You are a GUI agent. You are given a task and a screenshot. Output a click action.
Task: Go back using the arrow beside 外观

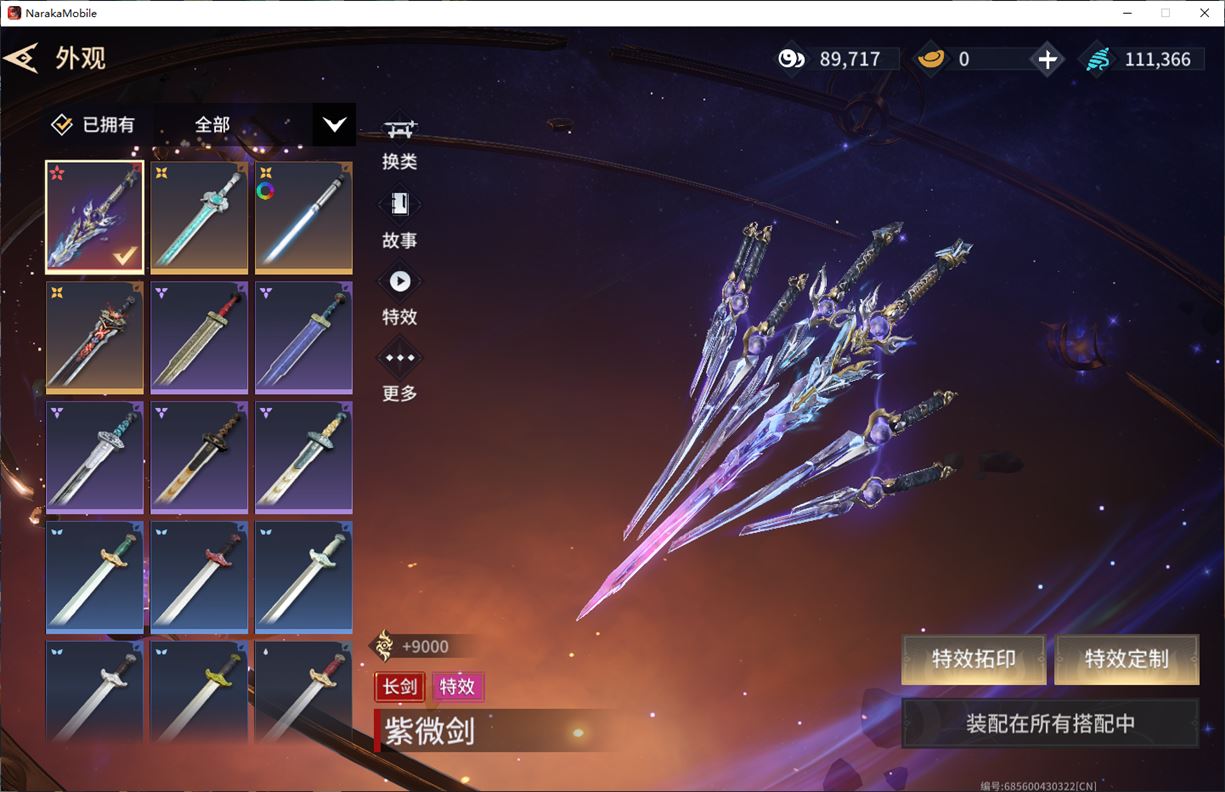pos(22,57)
